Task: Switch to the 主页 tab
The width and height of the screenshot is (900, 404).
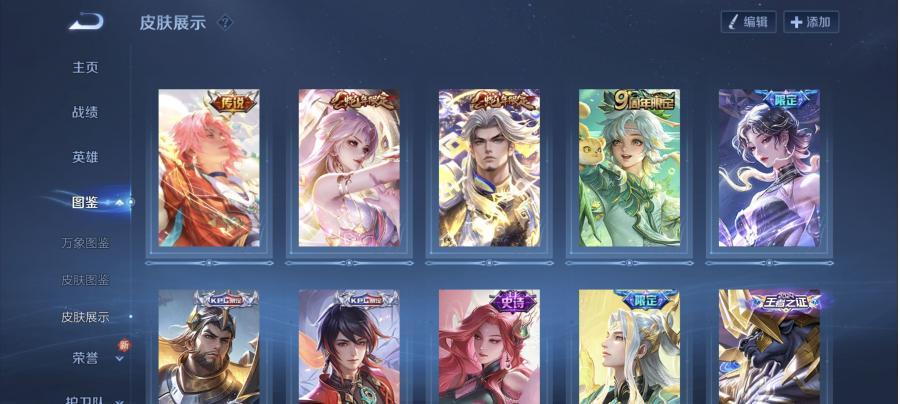Action: [x=85, y=67]
